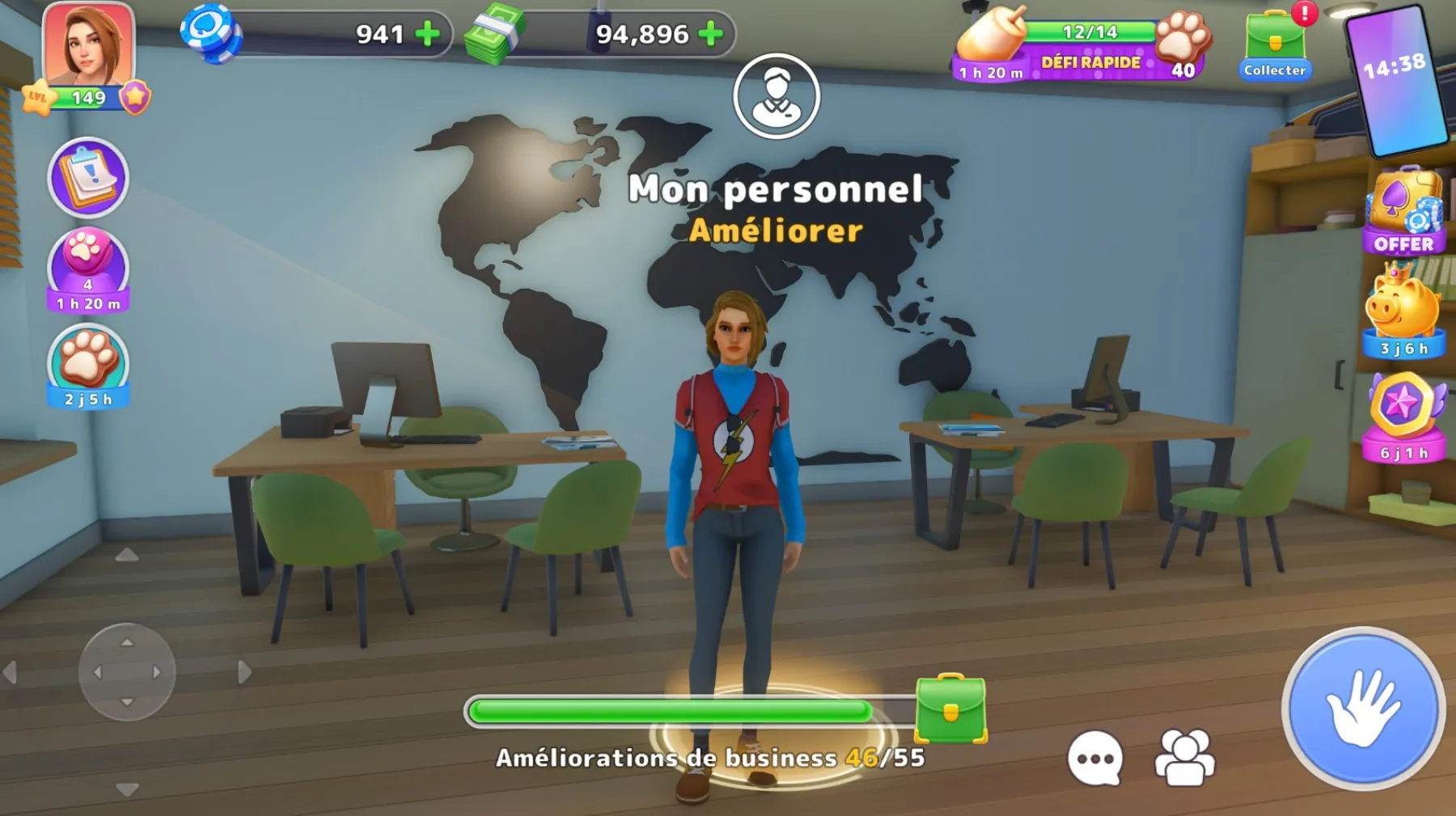Viewport: 1456px width, 816px height.
Task: Open the clipboard tasks list
Action: click(x=88, y=177)
